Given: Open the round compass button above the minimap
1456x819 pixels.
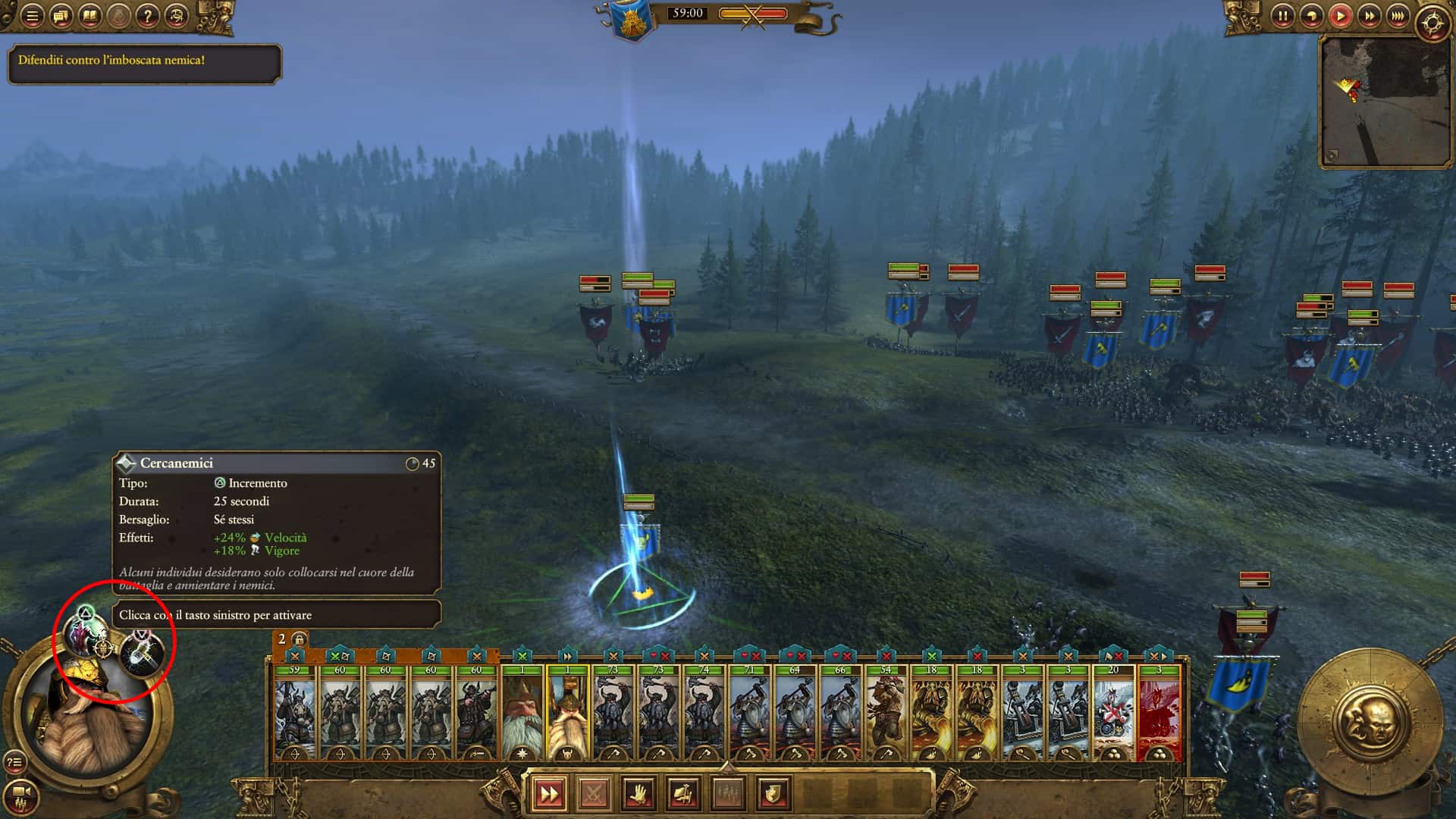Looking at the screenshot, I should (1432, 23).
